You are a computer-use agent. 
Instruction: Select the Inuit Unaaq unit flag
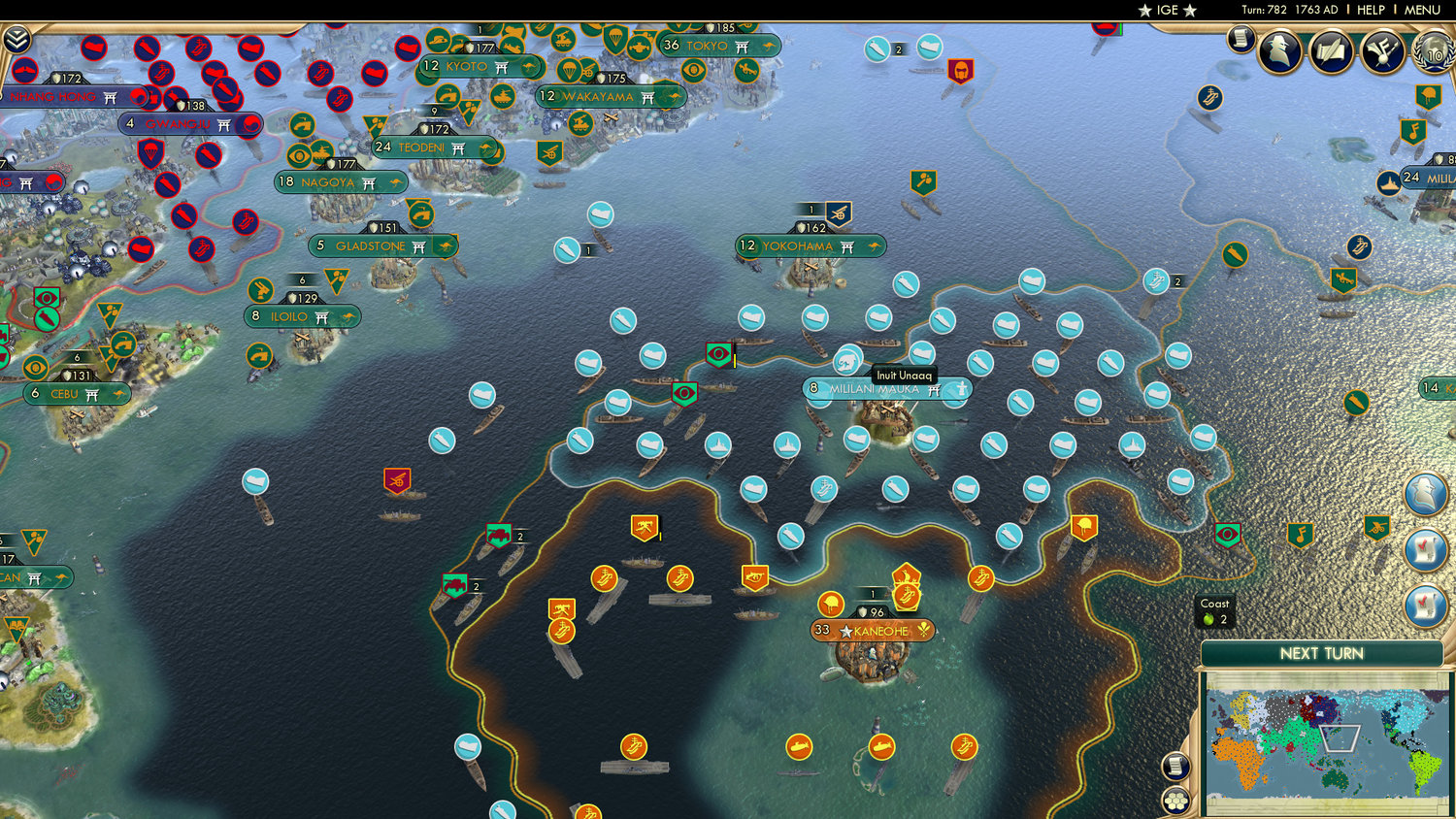click(846, 359)
